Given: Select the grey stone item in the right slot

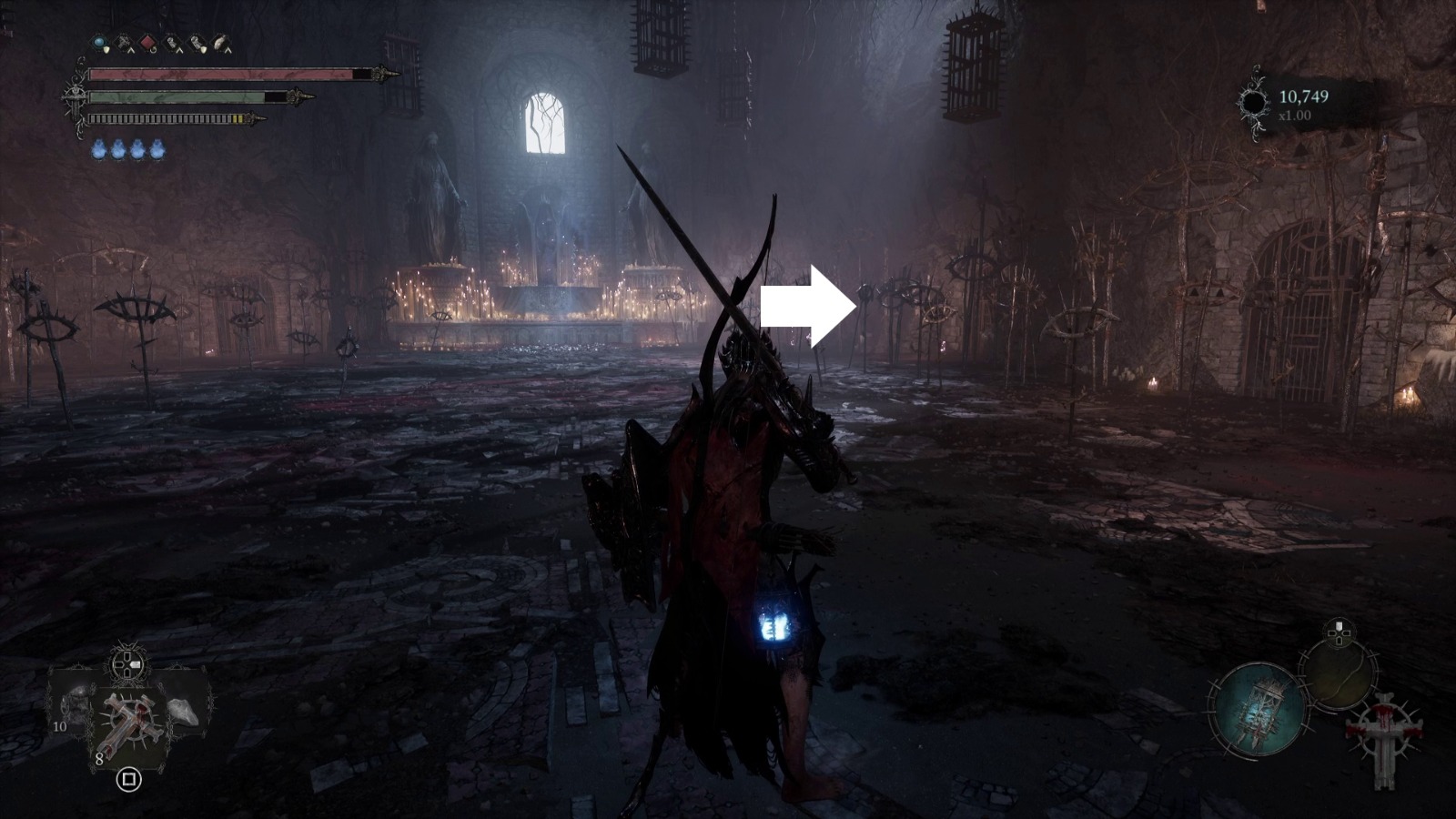Looking at the screenshot, I should pyautogui.click(x=184, y=711).
